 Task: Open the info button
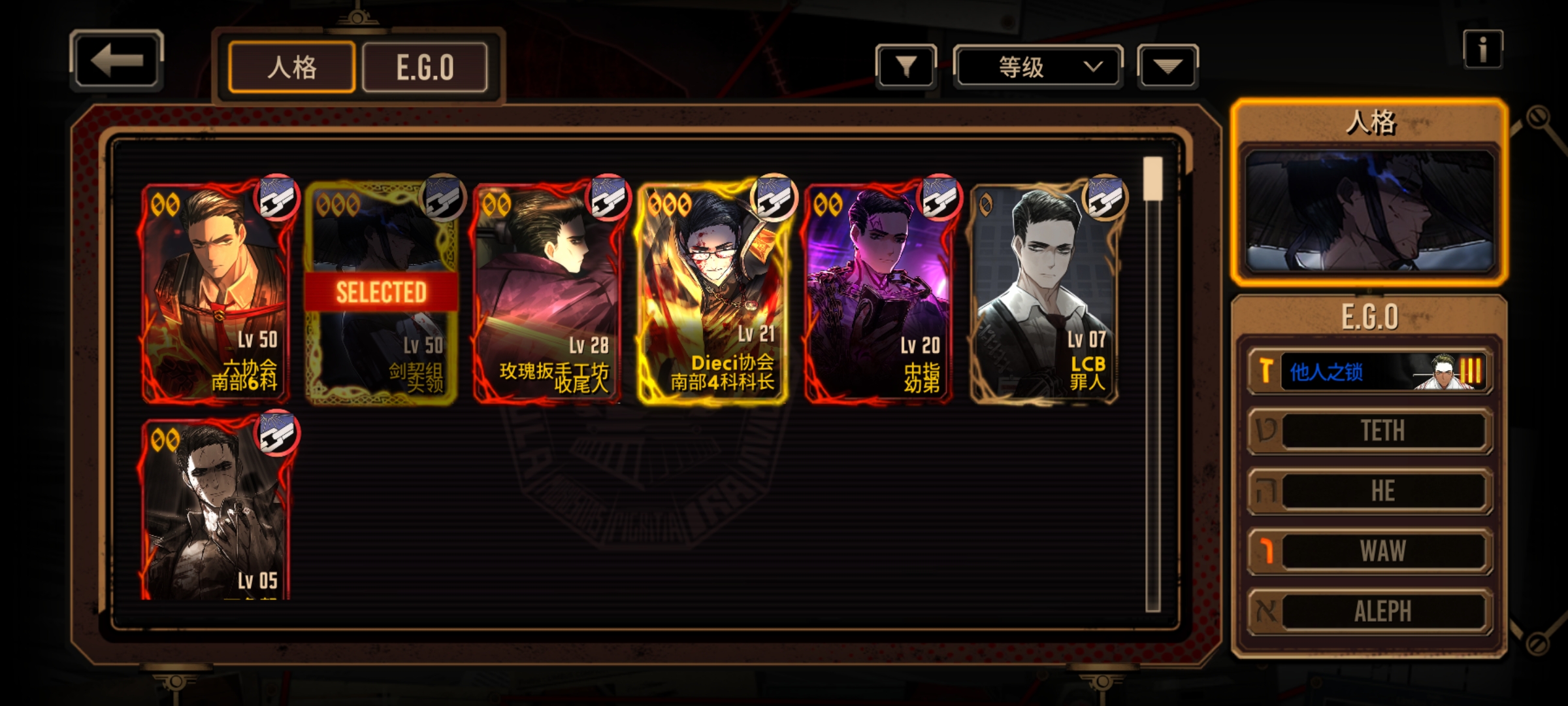1482,50
